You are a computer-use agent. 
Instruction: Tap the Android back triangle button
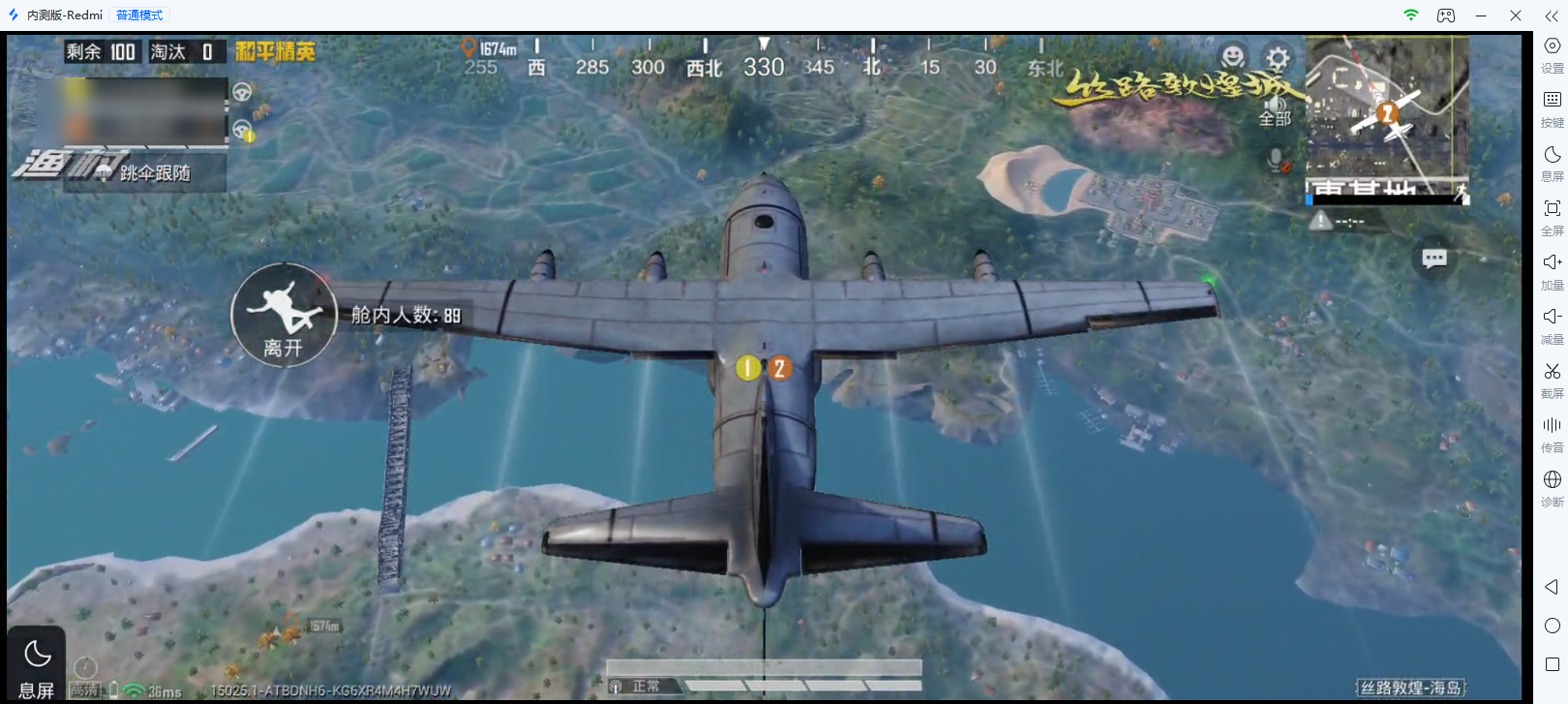(1552, 587)
